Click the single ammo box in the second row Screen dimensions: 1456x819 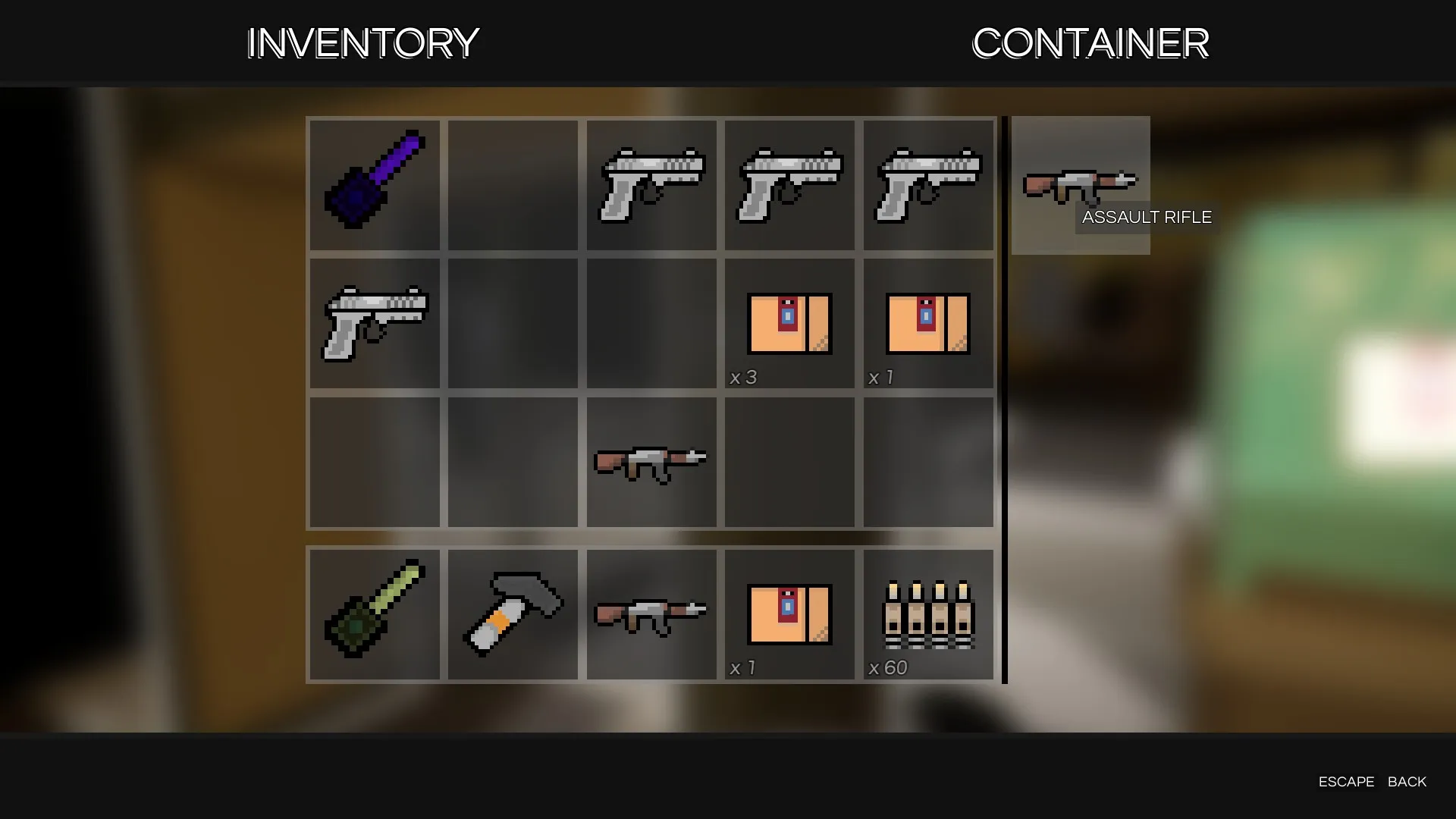pos(927,323)
